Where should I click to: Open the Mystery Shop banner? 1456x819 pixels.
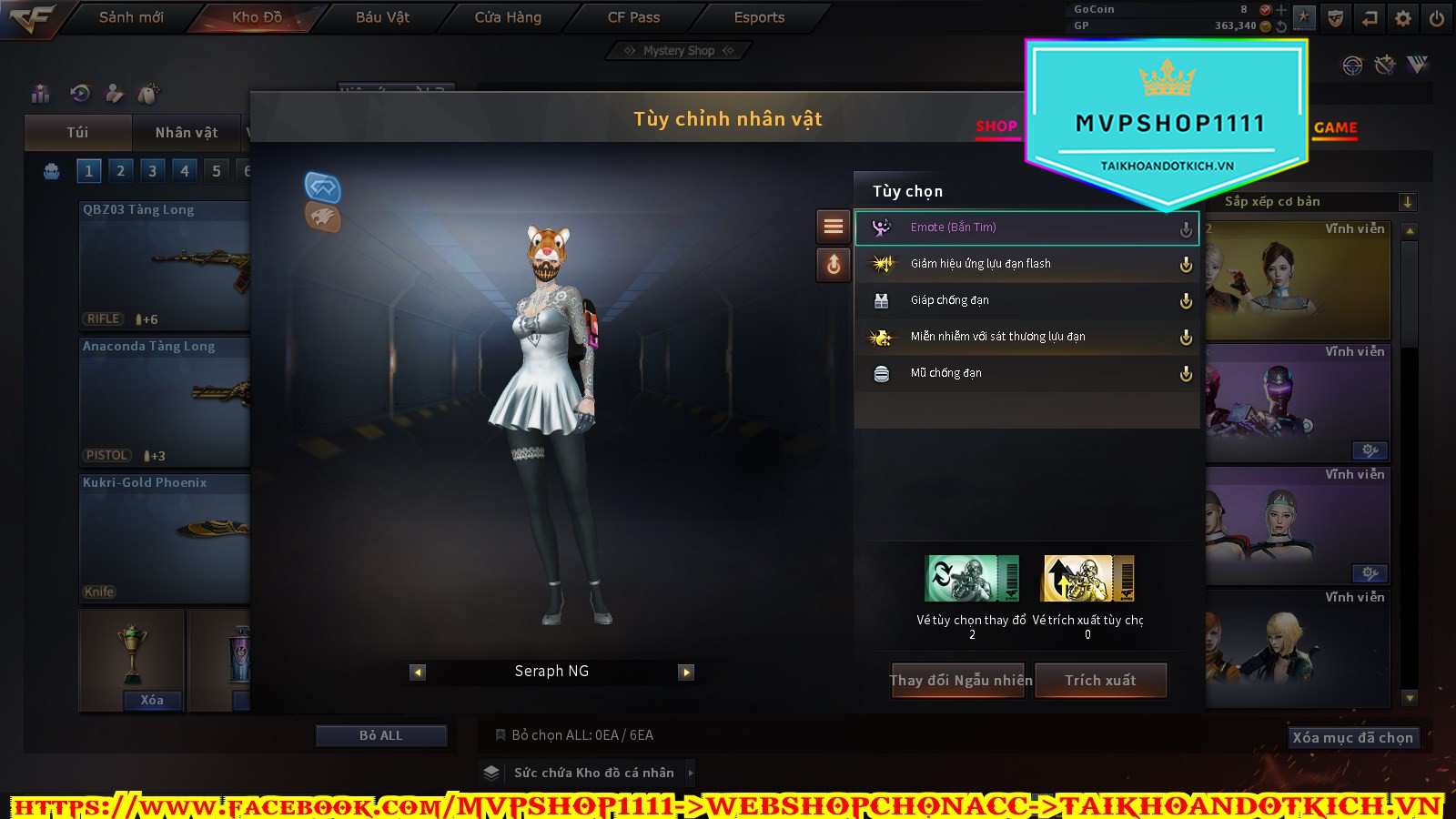click(679, 51)
